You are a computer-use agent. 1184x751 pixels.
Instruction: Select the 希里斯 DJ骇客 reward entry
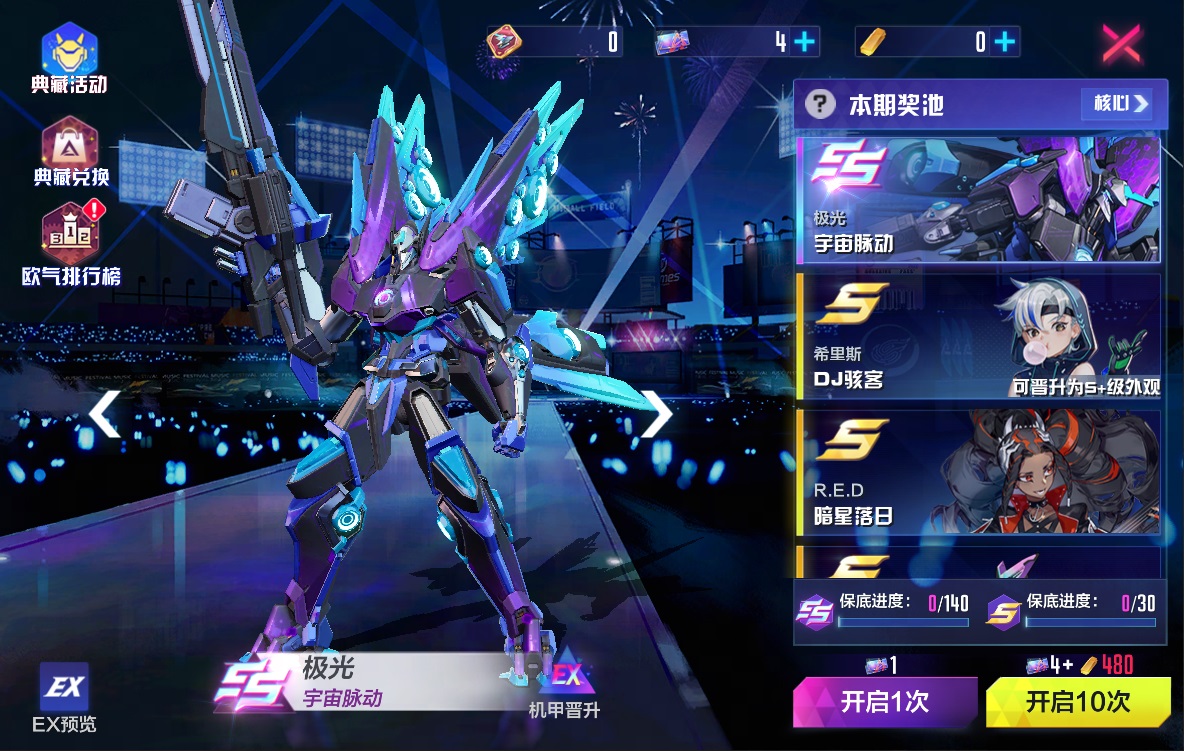(979, 336)
